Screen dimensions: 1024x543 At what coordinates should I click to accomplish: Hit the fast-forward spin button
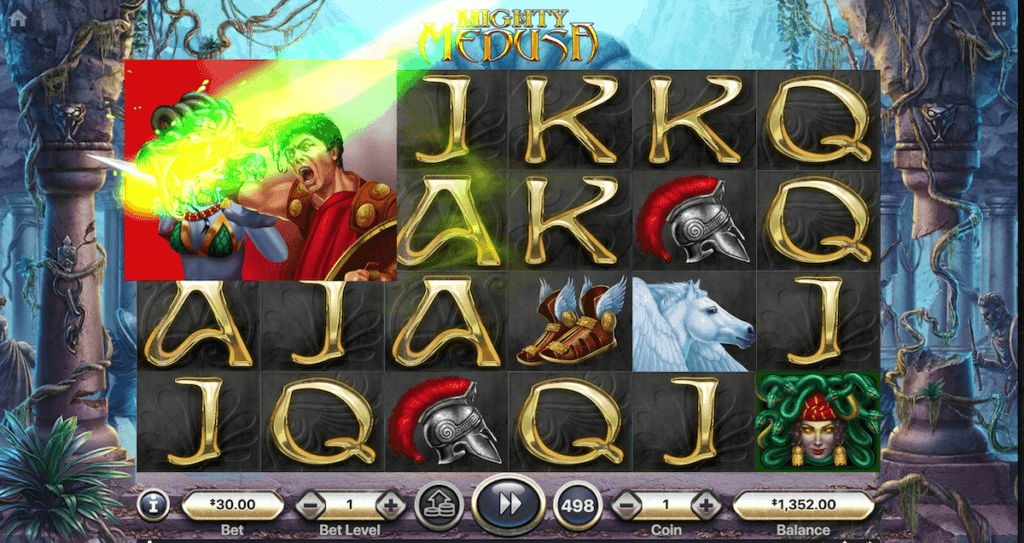point(509,504)
